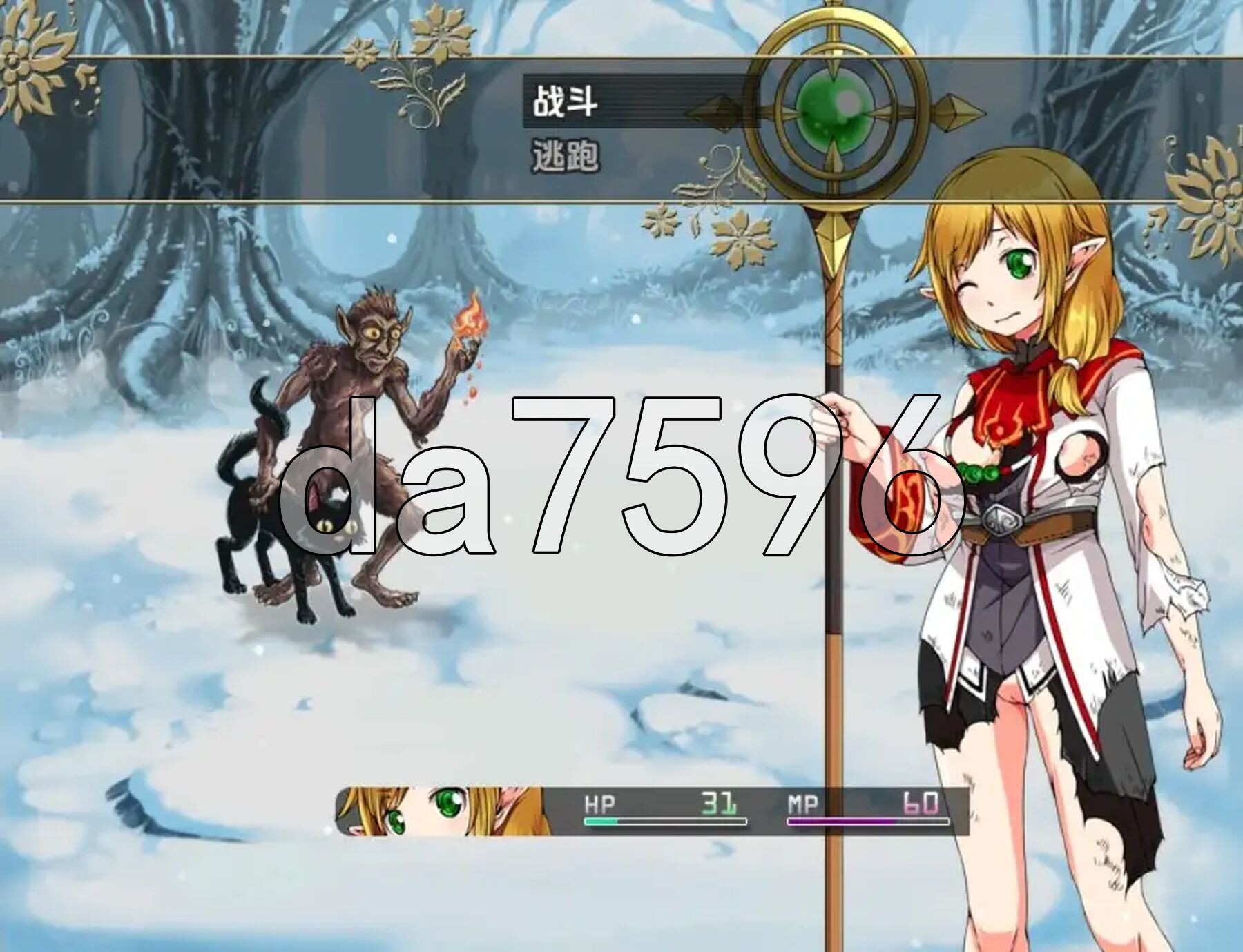Toggle the HP label on the status bar
The width and height of the screenshot is (1243, 952).
pyautogui.click(x=601, y=802)
